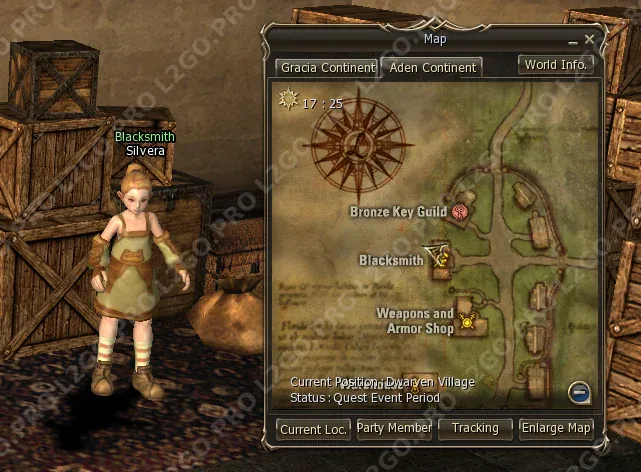The height and width of the screenshot is (472, 641).
Task: Click the Party Member button
Action: [x=395, y=428]
